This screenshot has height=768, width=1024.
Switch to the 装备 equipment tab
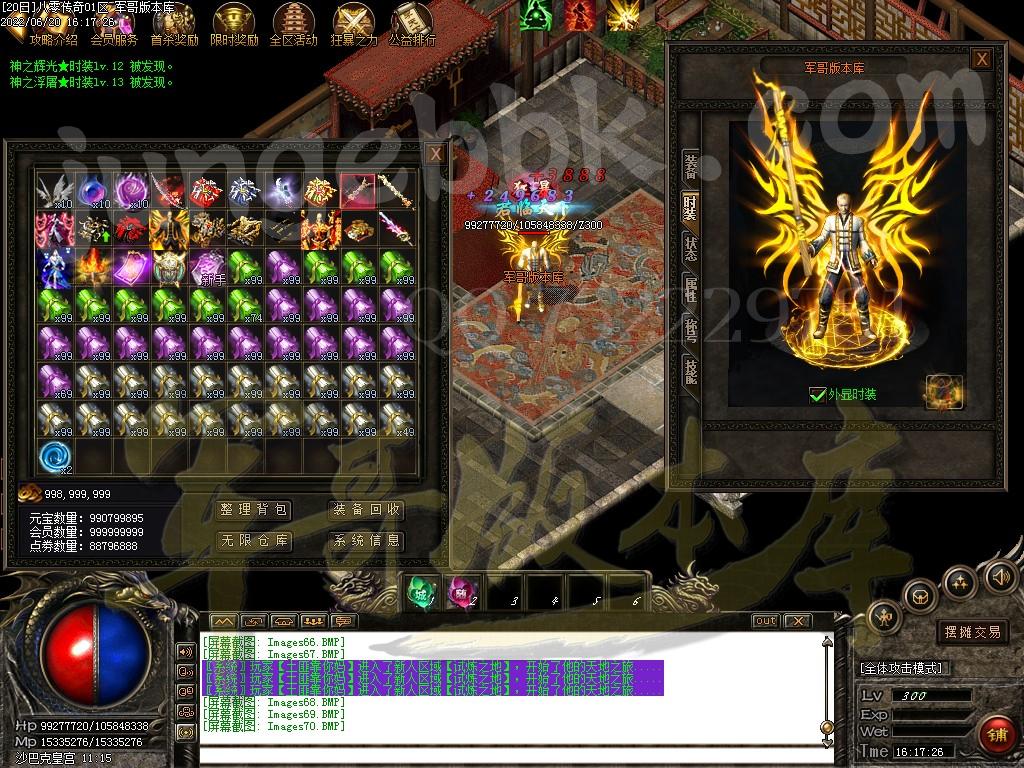pyautogui.click(x=690, y=166)
